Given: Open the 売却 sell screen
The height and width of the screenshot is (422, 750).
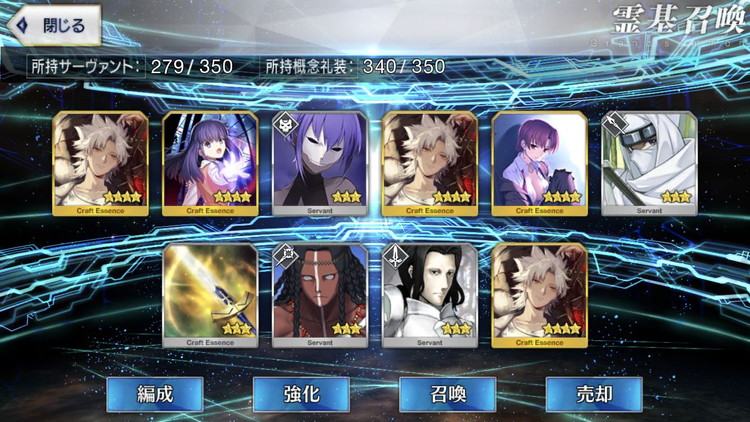Looking at the screenshot, I should (593, 394).
